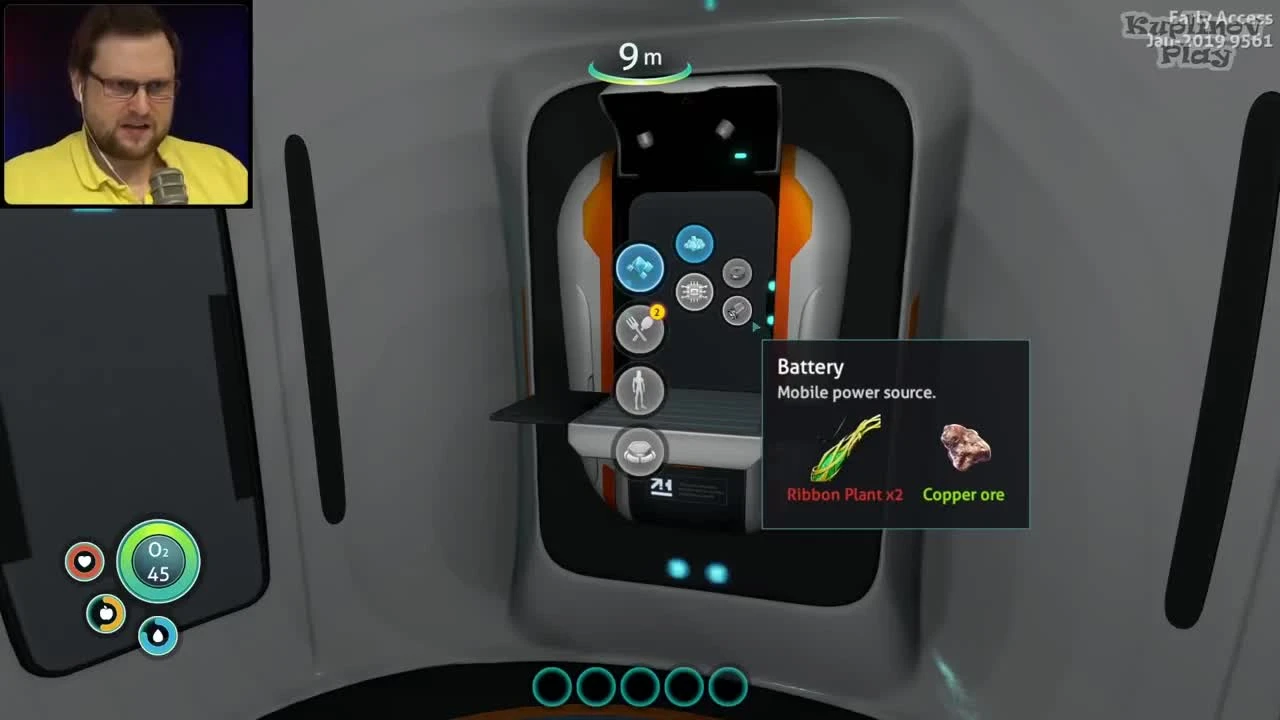Expand the Electronics circuitry subcategory
Viewport: 1280px width, 720px height.
(696, 292)
